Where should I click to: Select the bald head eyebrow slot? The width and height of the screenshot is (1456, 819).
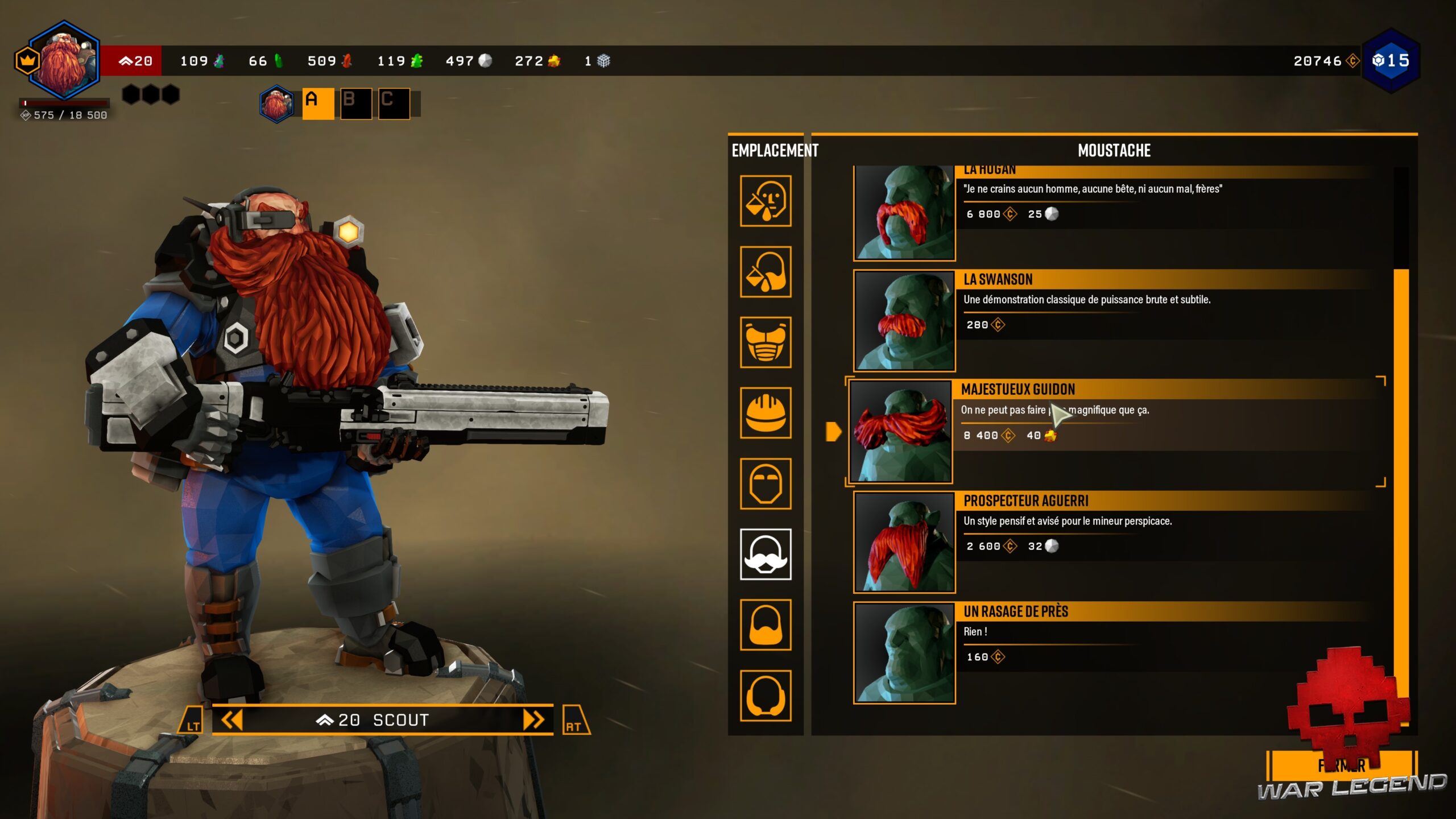766,483
